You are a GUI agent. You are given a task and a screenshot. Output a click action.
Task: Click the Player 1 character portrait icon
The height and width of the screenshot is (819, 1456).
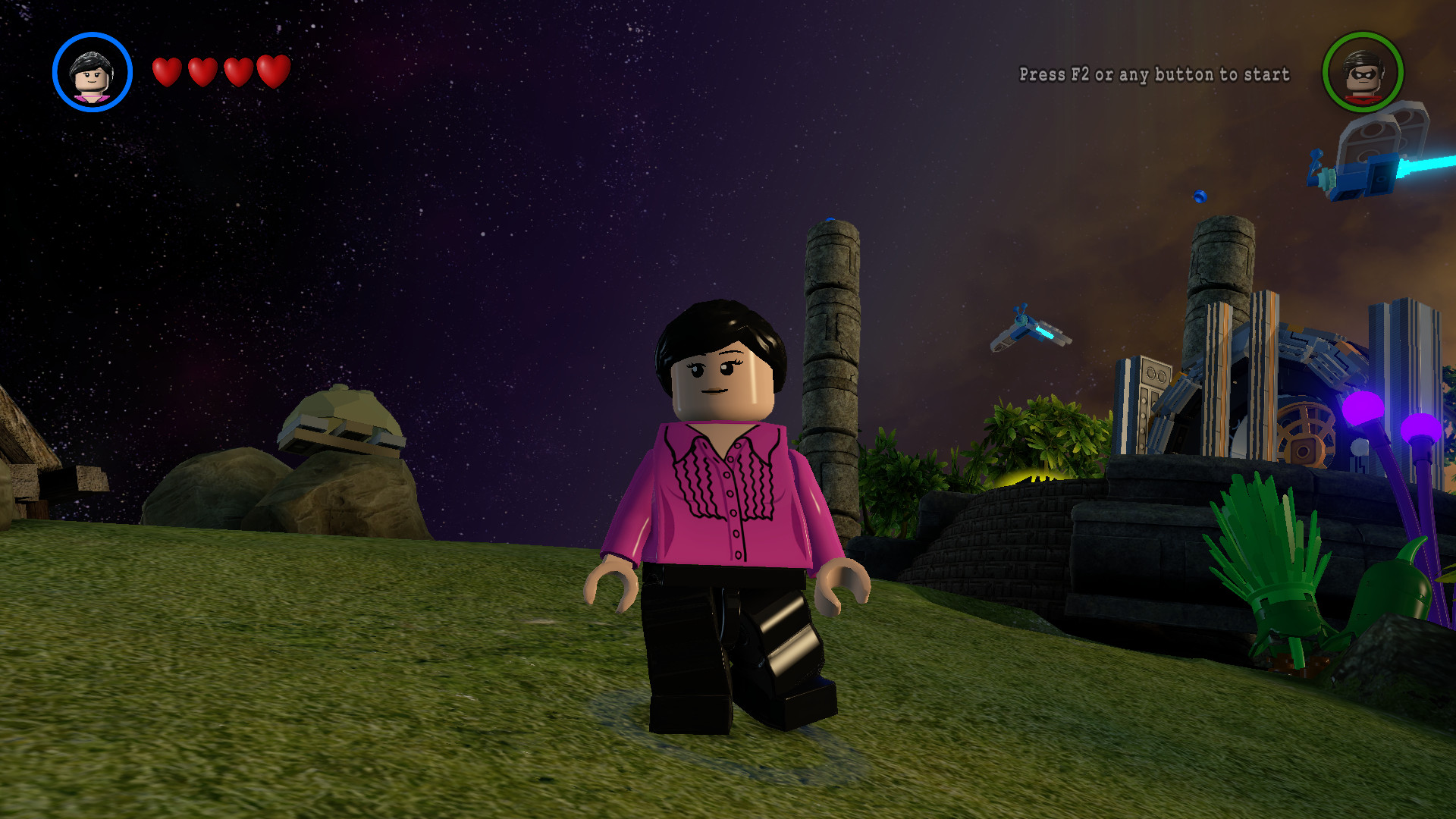point(90,73)
